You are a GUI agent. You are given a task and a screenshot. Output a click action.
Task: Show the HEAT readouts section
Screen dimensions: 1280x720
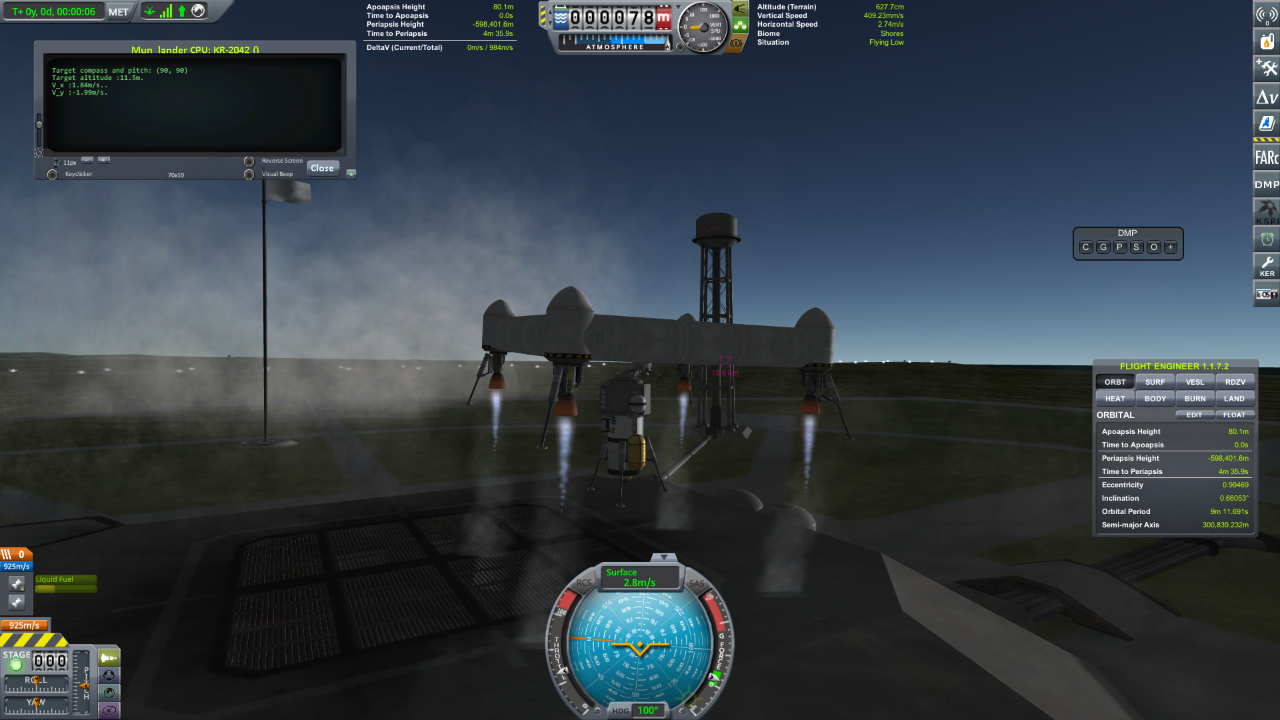pos(1114,398)
